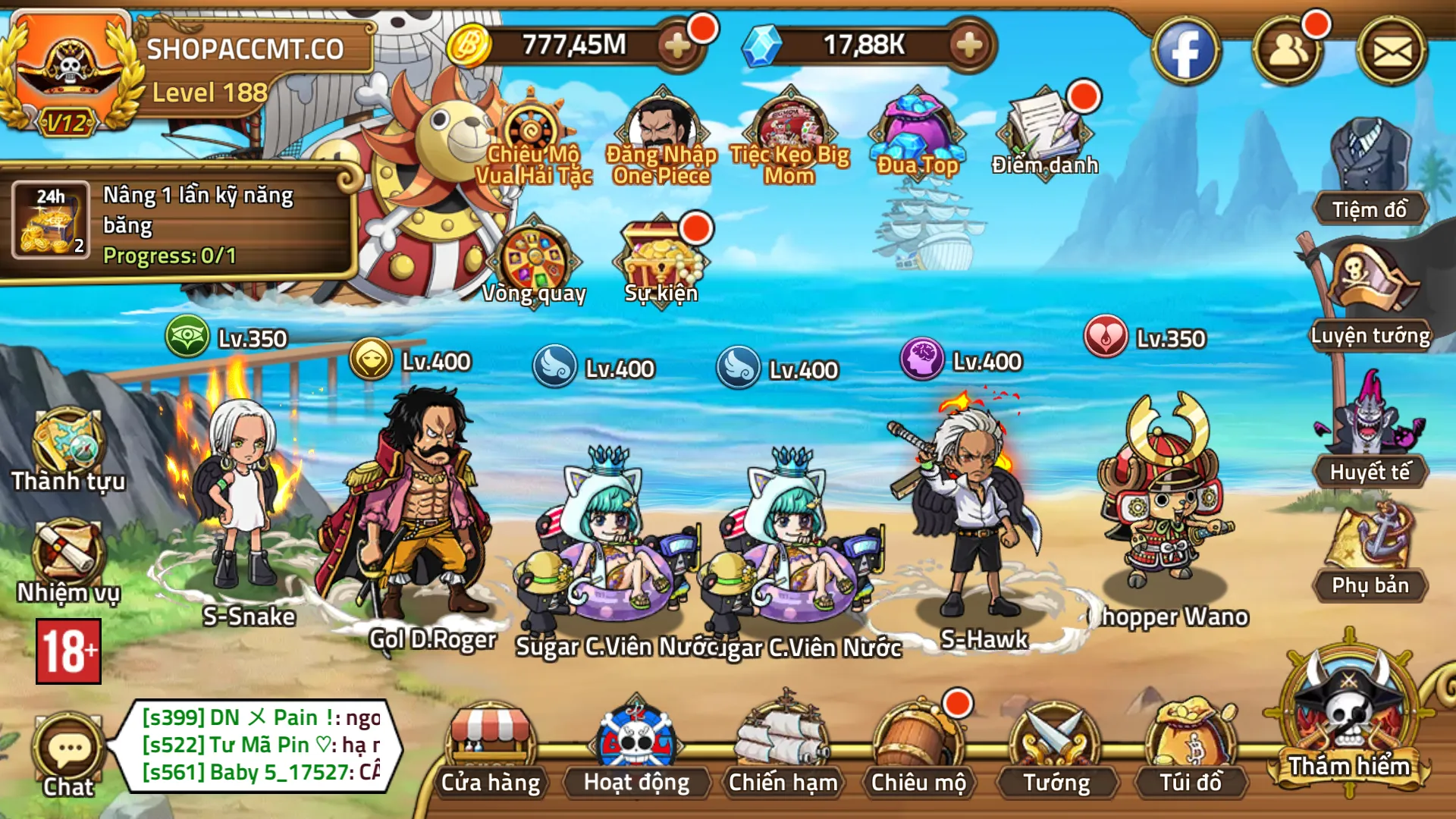Open Tiệc Kẹo Big Mom event
This screenshot has height=819, width=1456.
[789, 125]
